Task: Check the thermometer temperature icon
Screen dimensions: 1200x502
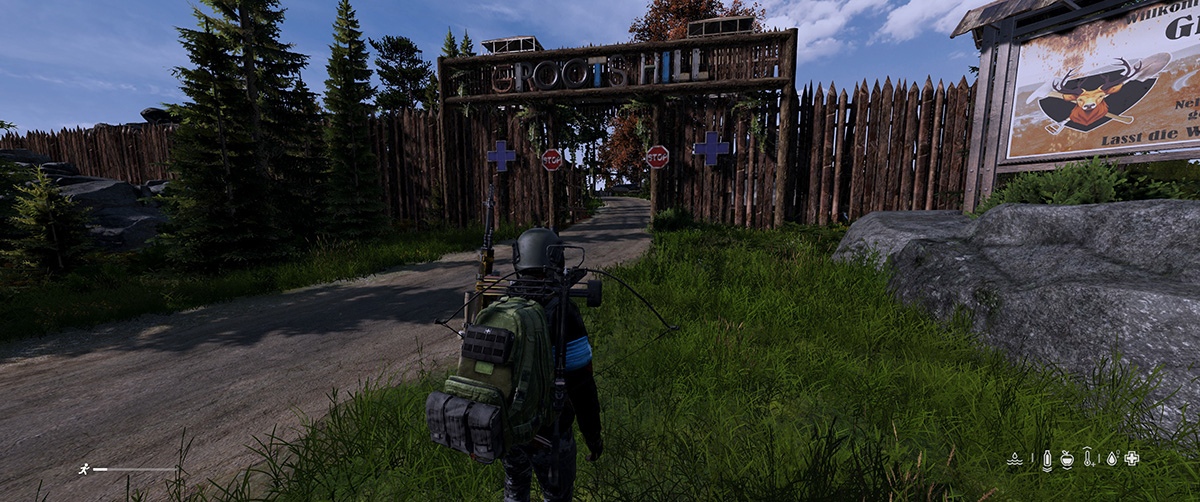Action: click(x=1089, y=459)
